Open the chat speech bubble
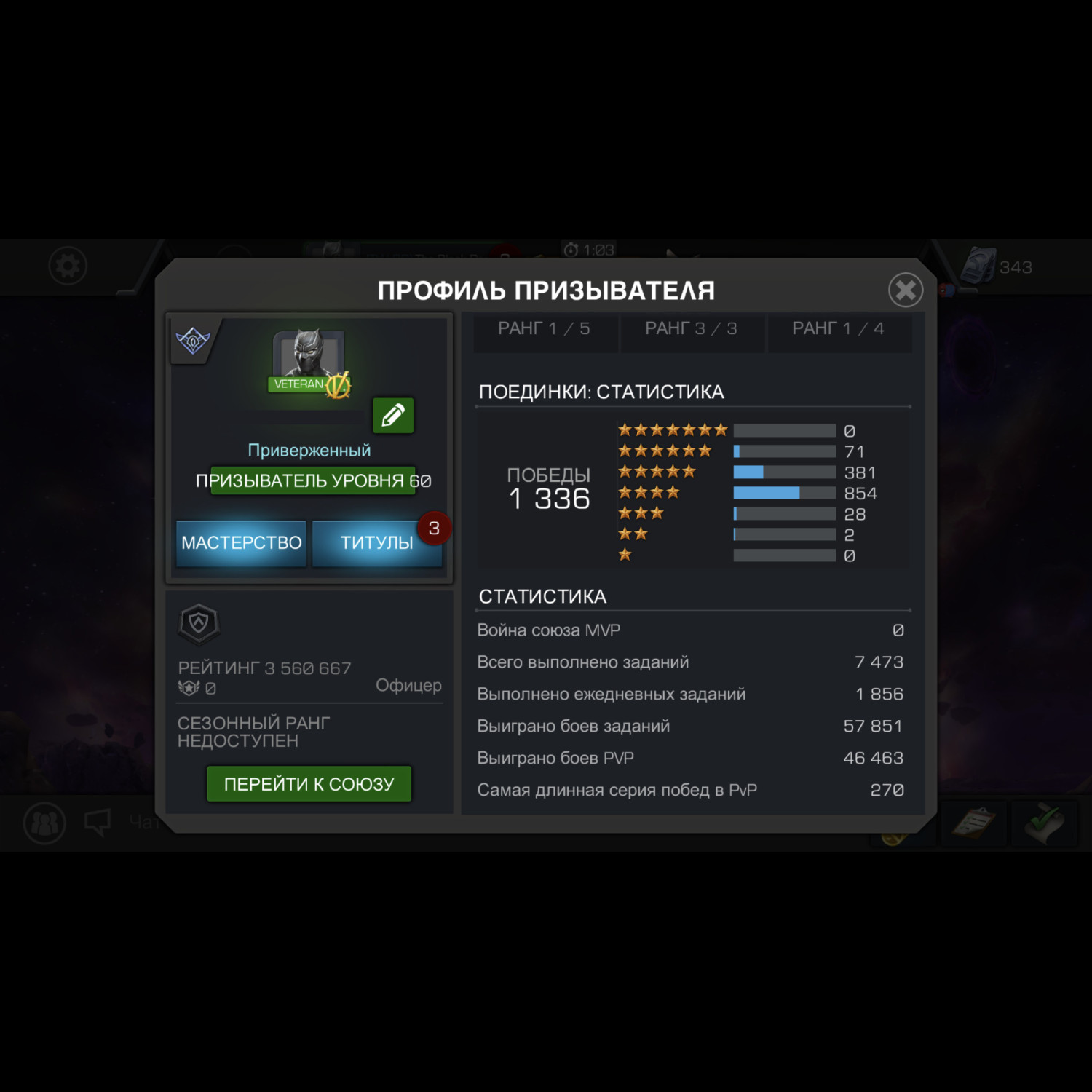This screenshot has height=1092, width=1092. point(98,823)
